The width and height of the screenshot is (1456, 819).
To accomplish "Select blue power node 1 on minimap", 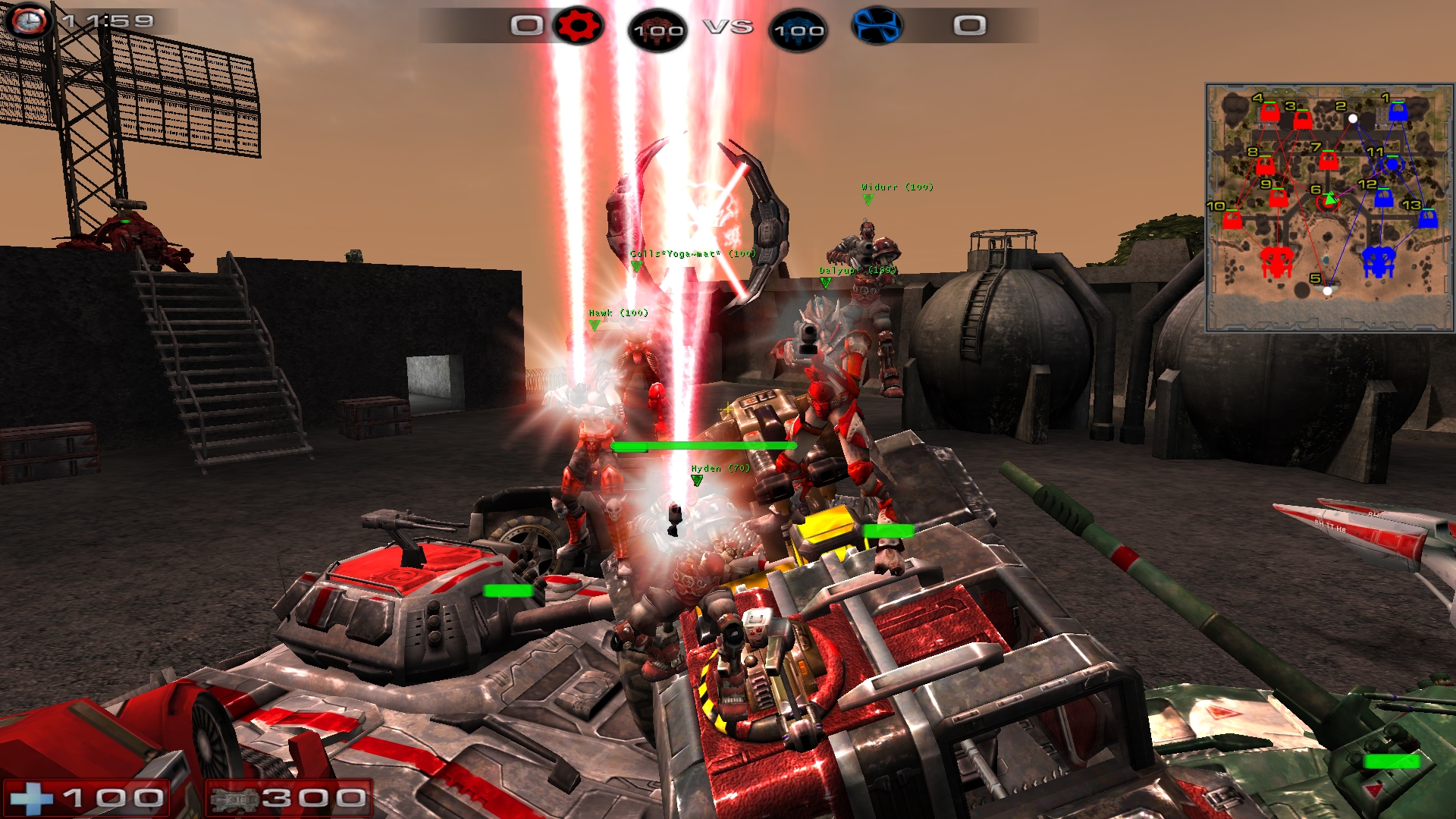I will point(1398,112).
